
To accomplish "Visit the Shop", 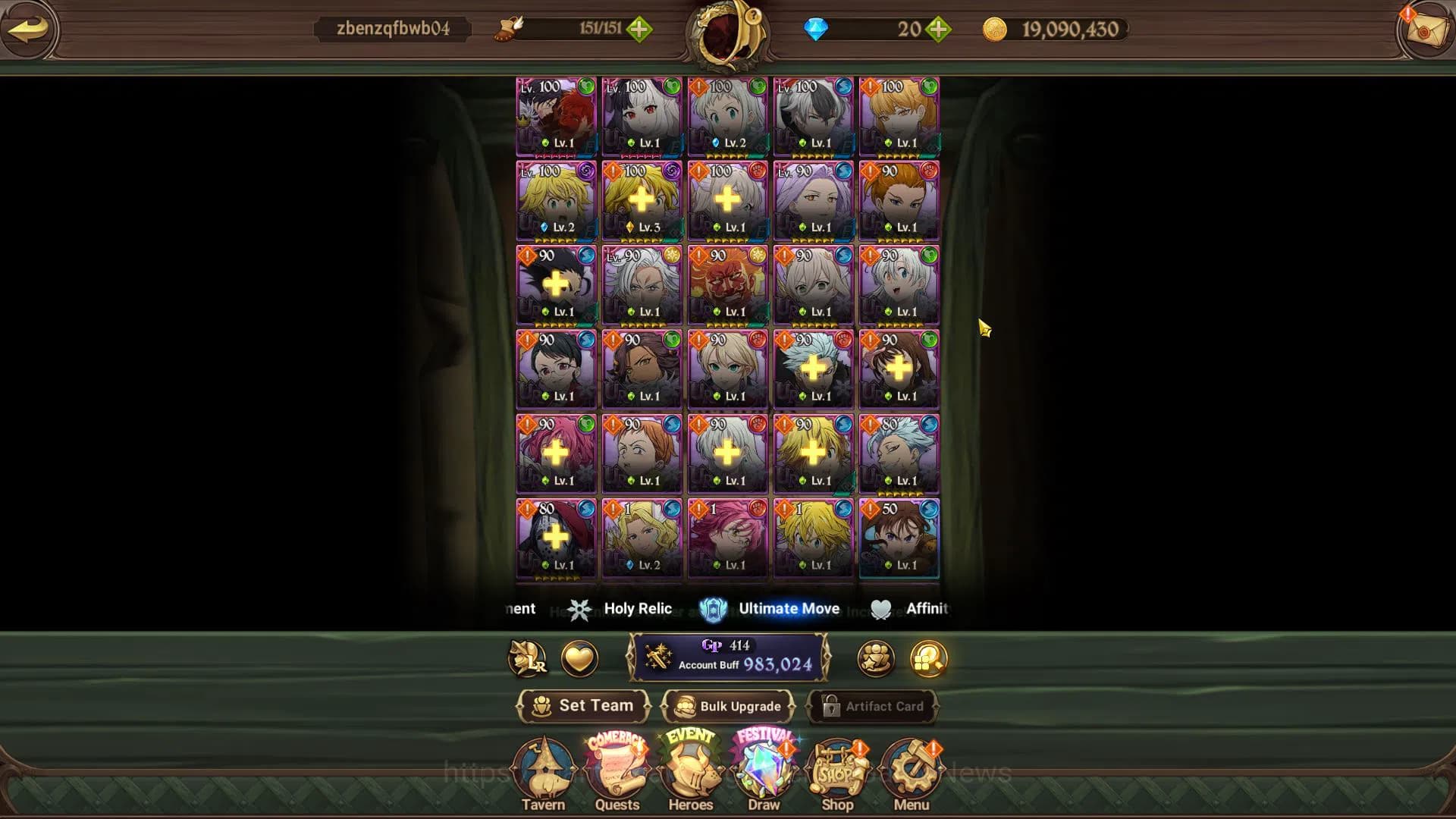I will coord(837,773).
